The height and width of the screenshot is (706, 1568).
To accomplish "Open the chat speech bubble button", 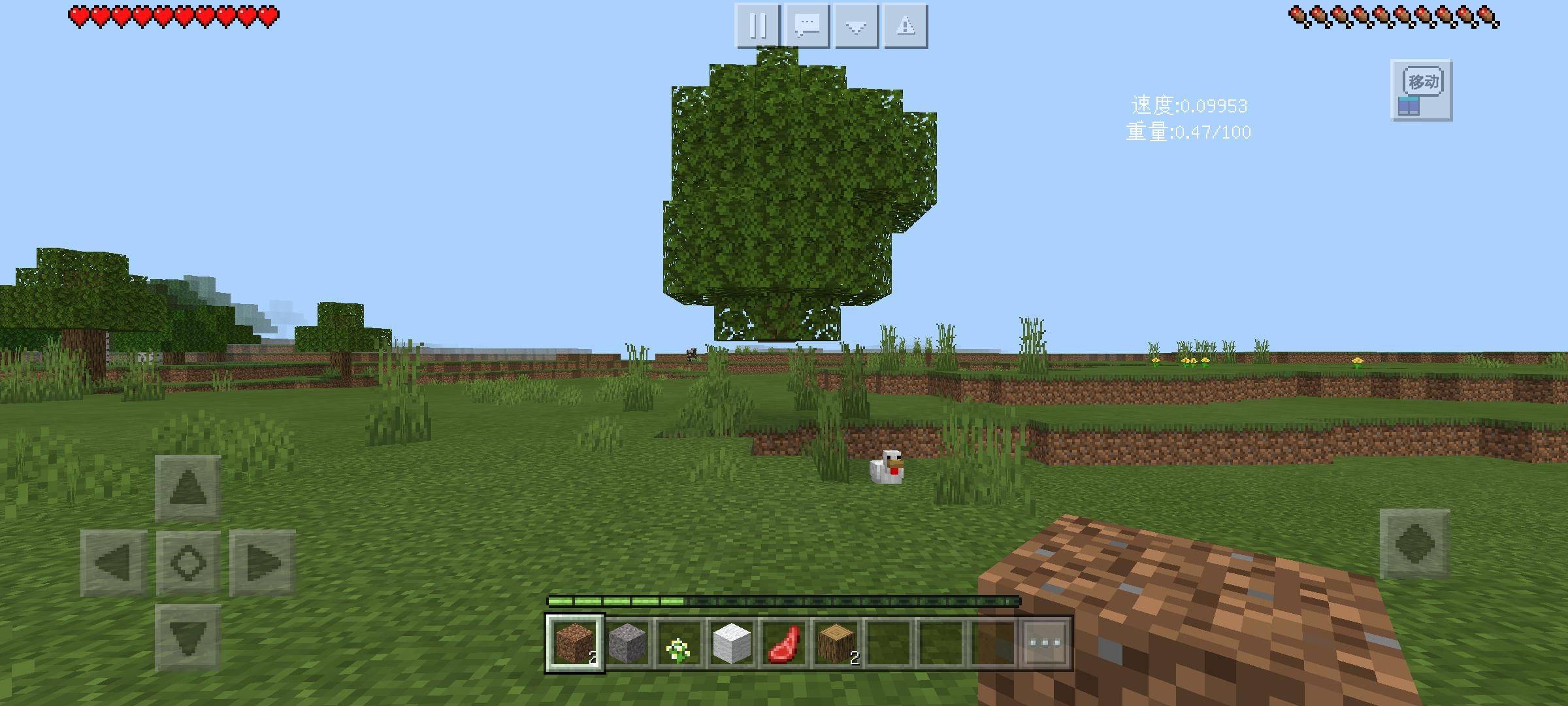I will coord(807,26).
